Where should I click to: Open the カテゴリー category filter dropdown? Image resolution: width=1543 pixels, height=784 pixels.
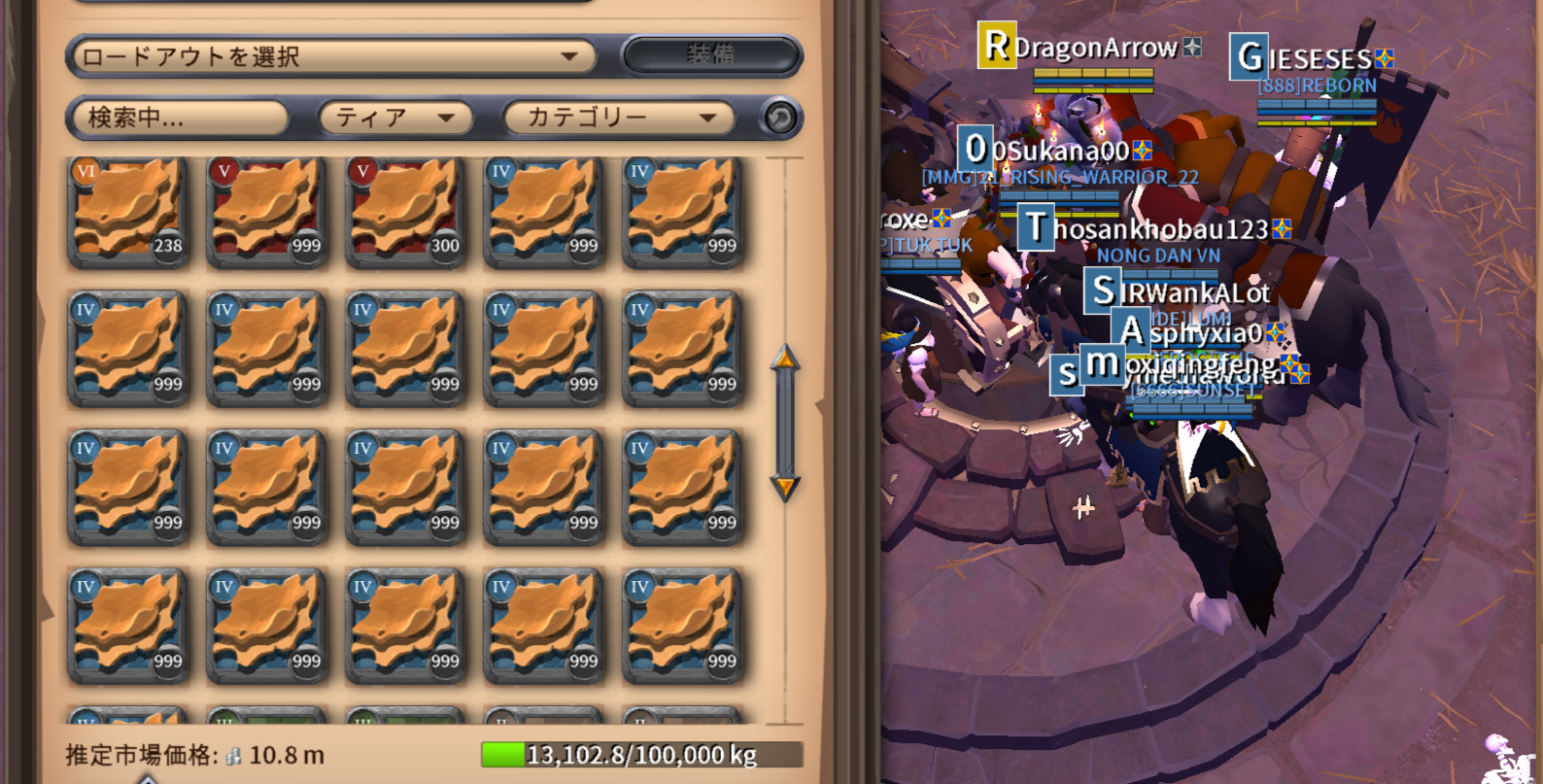620,118
